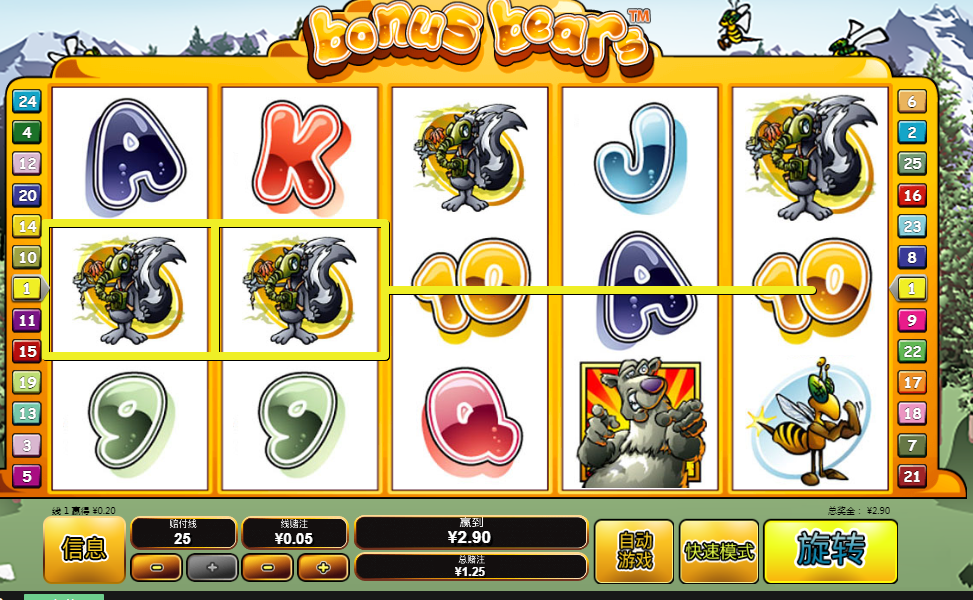Raise the 线赌注 line bet
The height and width of the screenshot is (600, 973).
[323, 567]
